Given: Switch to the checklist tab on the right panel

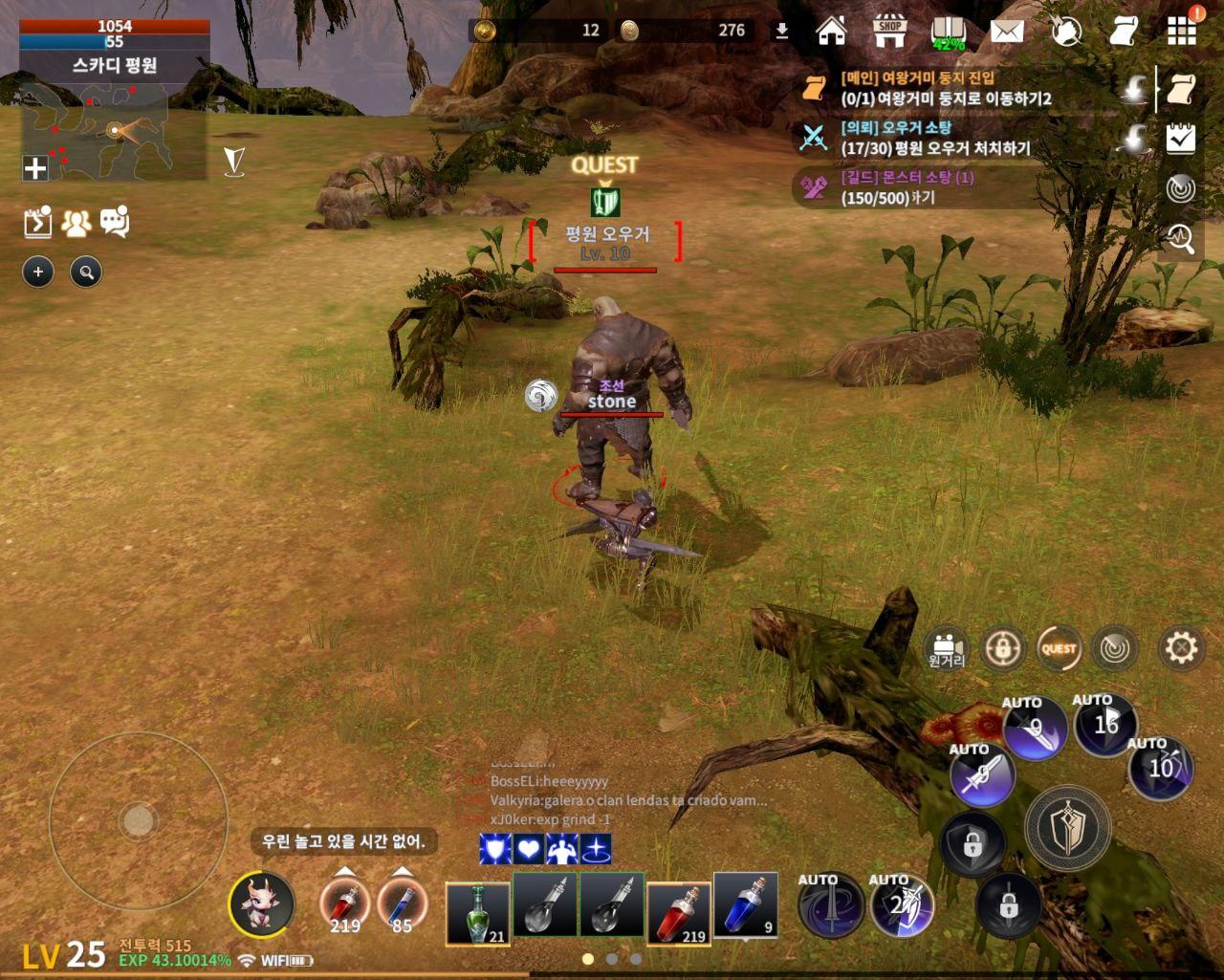Looking at the screenshot, I should (1179, 139).
